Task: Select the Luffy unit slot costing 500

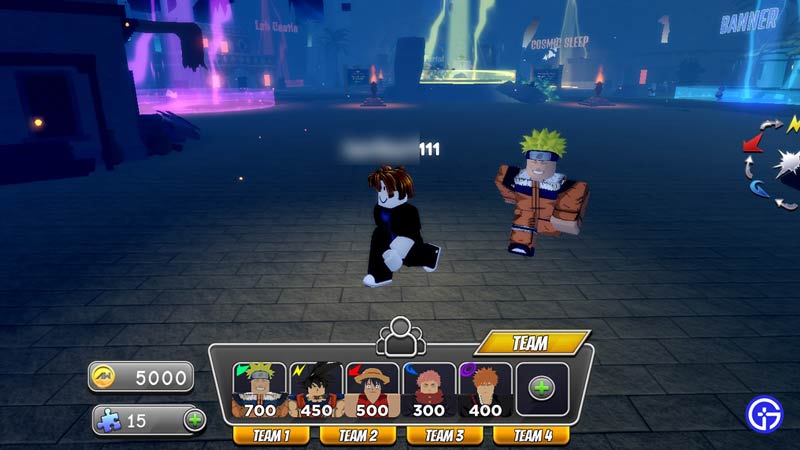Action: (x=372, y=389)
